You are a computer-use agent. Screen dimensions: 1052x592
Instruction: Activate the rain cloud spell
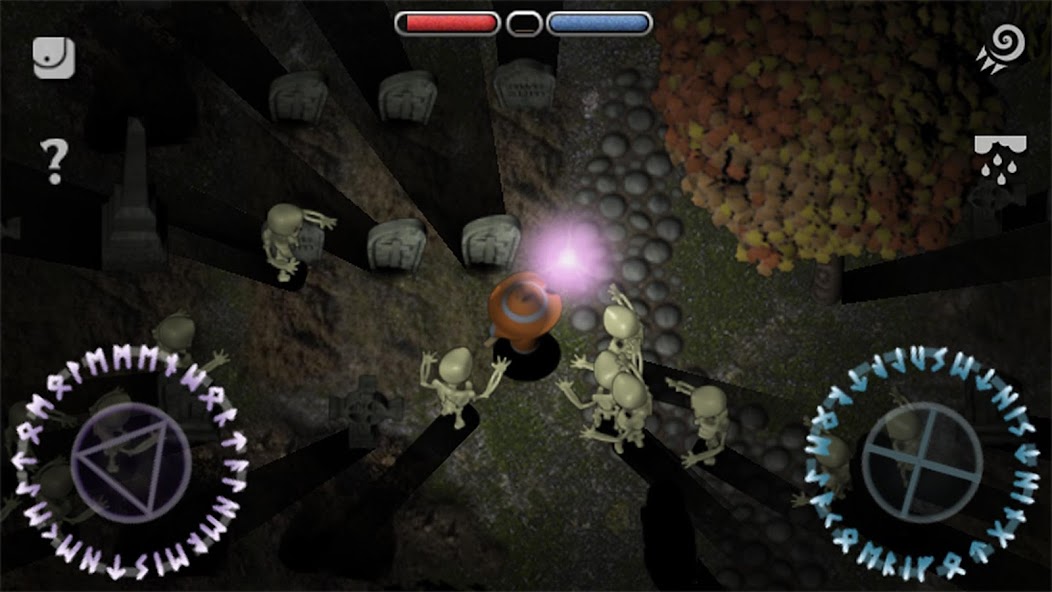(x=999, y=158)
